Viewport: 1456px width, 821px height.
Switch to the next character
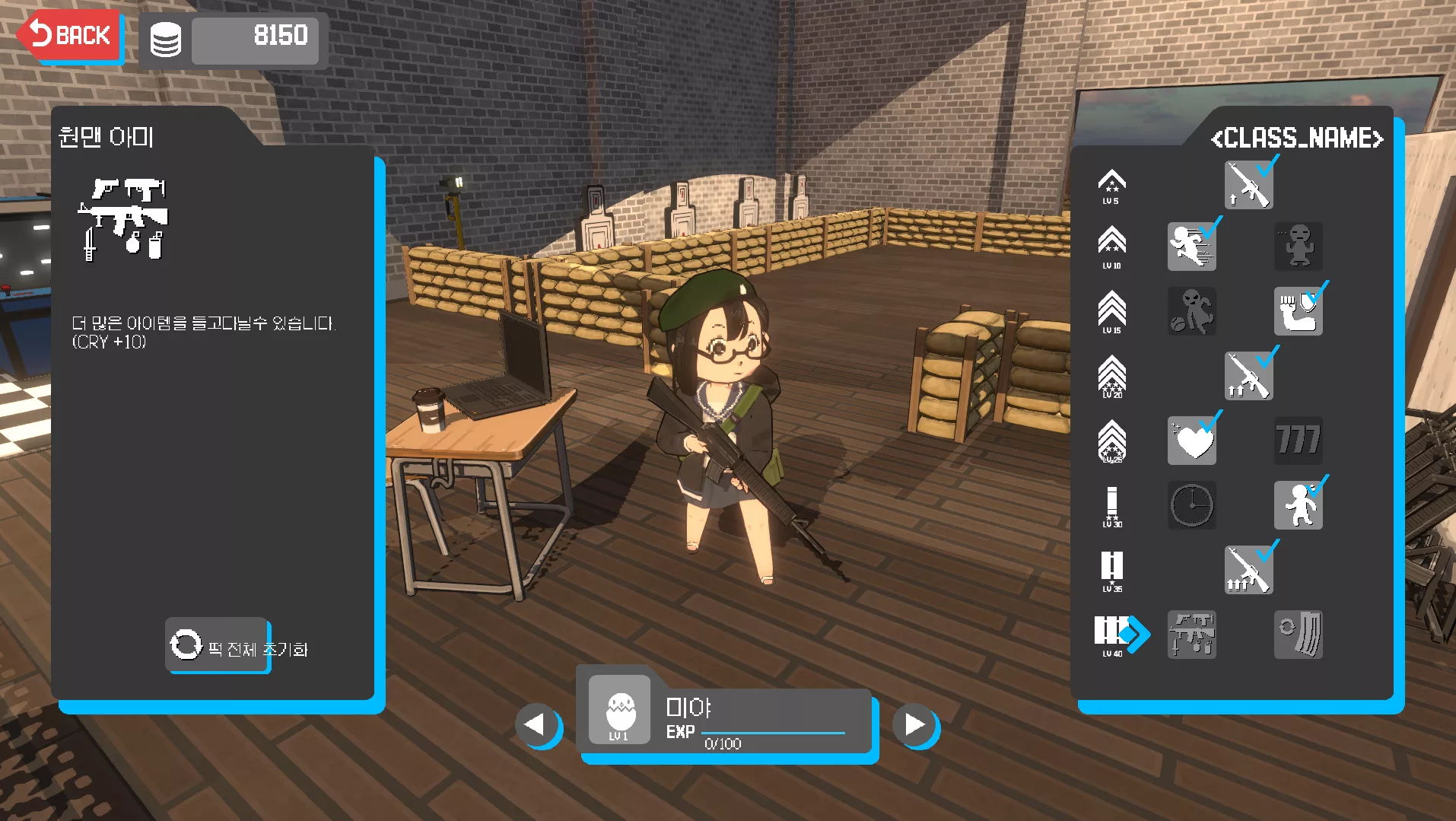(x=914, y=724)
